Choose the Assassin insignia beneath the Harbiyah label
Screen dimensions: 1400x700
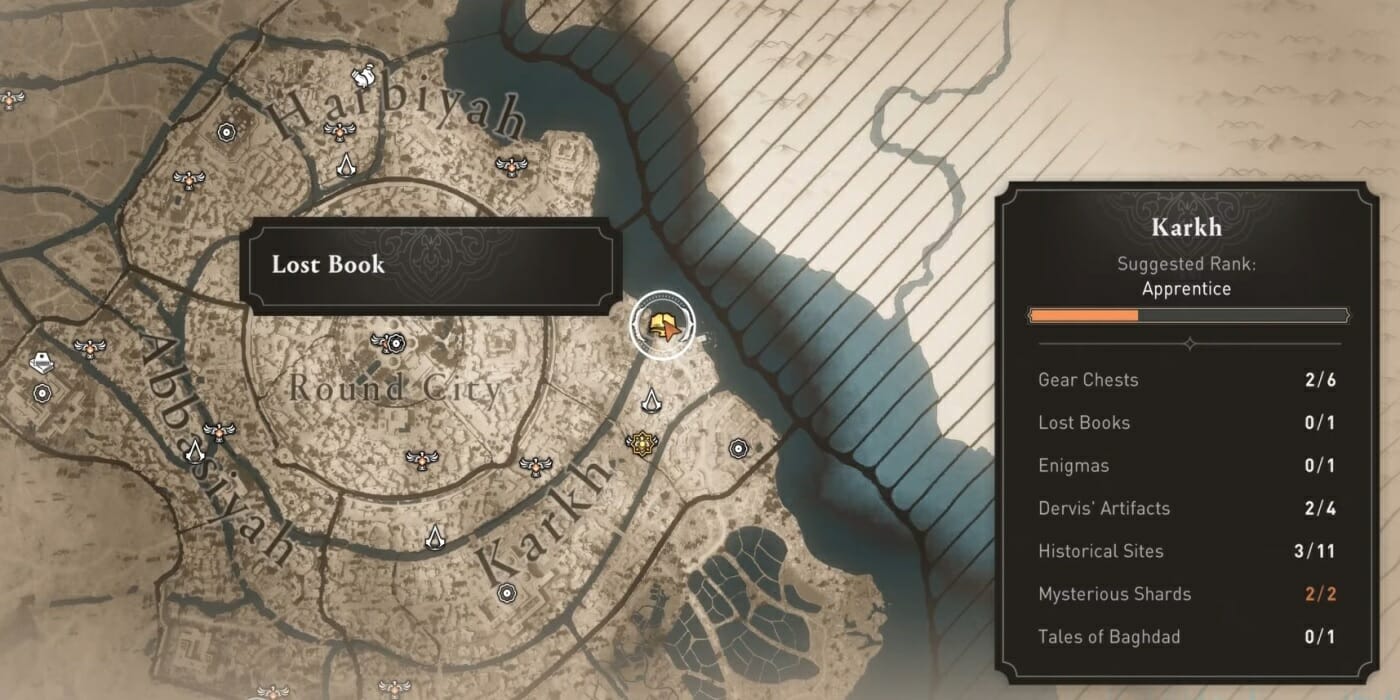point(346,165)
